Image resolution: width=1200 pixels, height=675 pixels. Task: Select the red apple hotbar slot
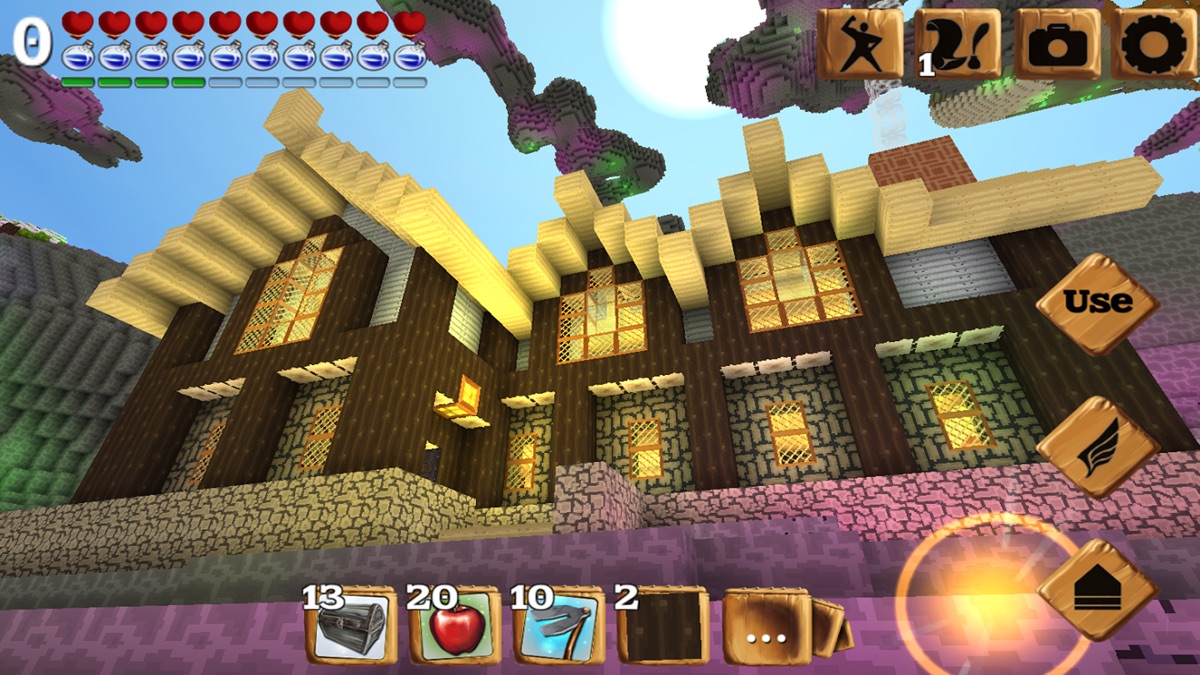pyautogui.click(x=454, y=626)
